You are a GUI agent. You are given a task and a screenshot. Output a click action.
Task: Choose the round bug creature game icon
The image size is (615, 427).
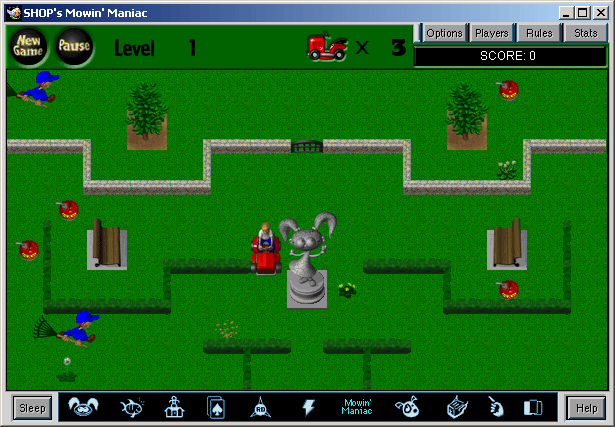406,407
